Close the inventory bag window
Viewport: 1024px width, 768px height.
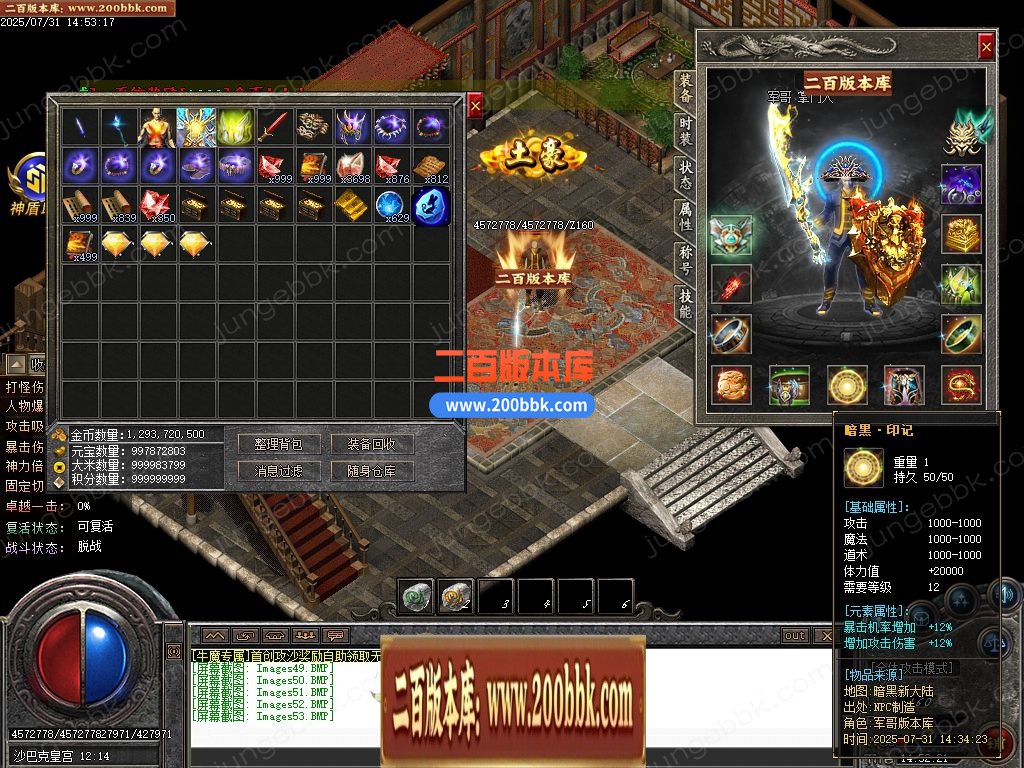point(475,104)
